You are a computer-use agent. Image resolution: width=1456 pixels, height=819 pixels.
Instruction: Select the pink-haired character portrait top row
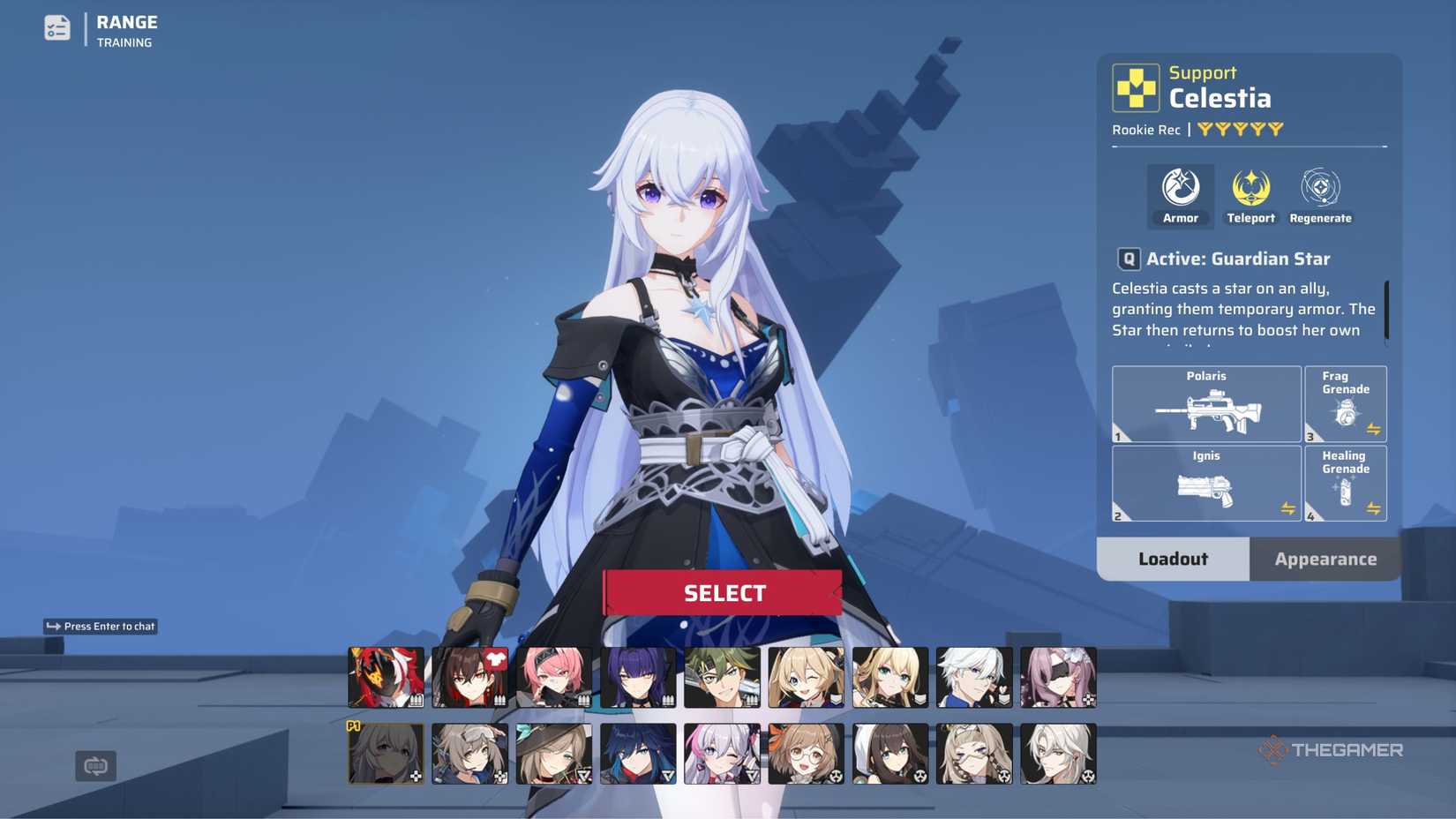(554, 675)
